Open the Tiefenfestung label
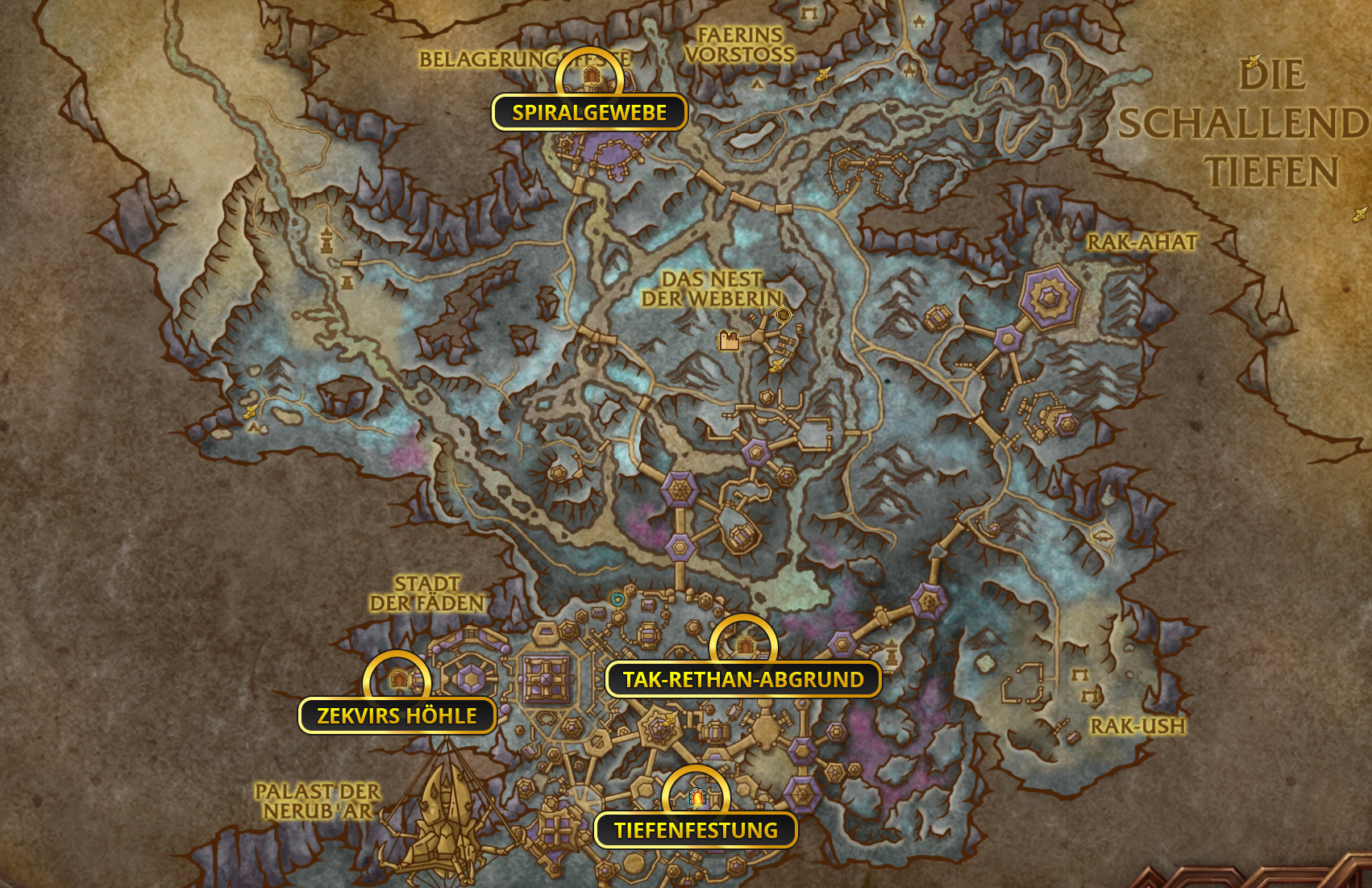 pyautogui.click(x=696, y=831)
